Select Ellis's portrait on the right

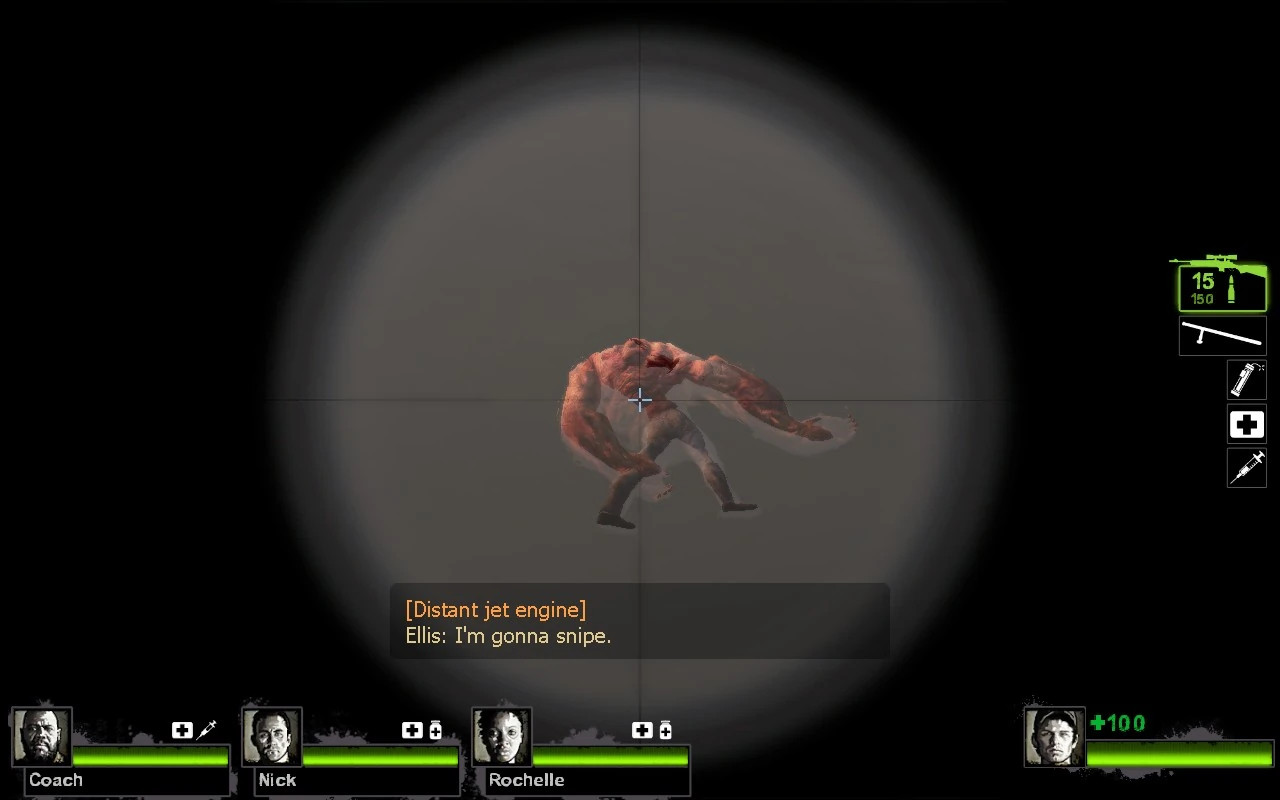(1053, 737)
